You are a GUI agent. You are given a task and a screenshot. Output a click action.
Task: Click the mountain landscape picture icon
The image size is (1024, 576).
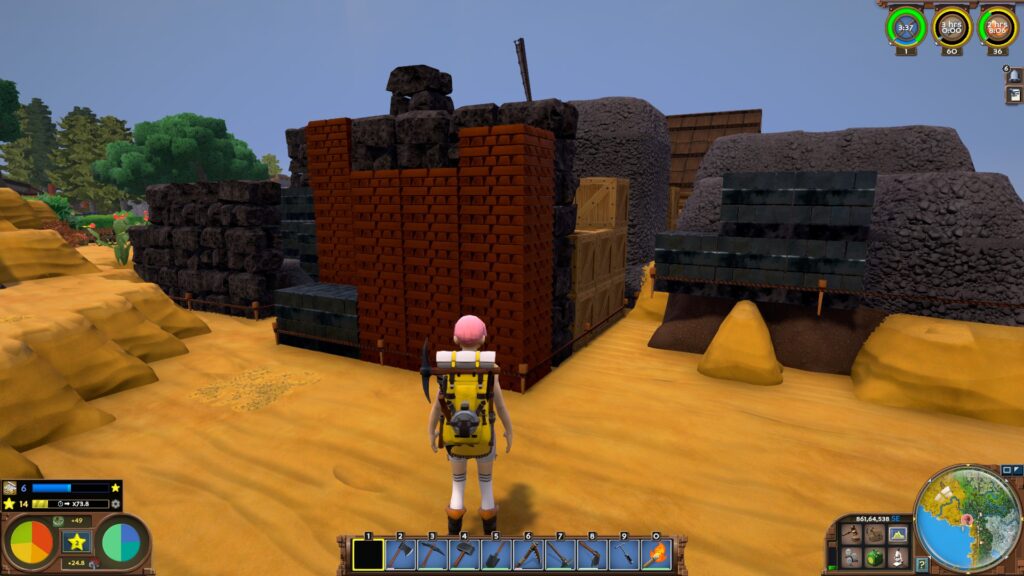897,534
